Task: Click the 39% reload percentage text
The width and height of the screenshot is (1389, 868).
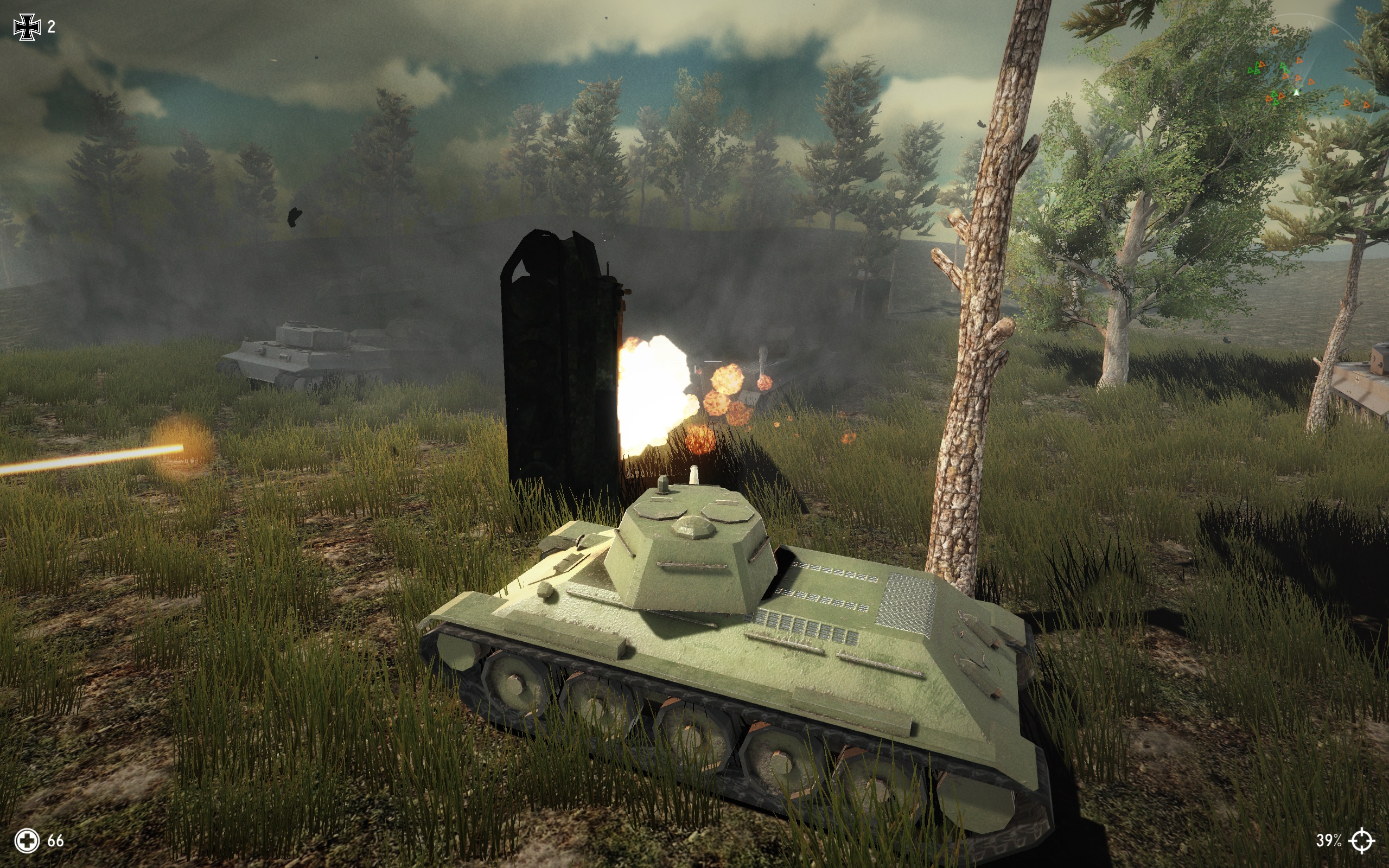Action: 1328,841
